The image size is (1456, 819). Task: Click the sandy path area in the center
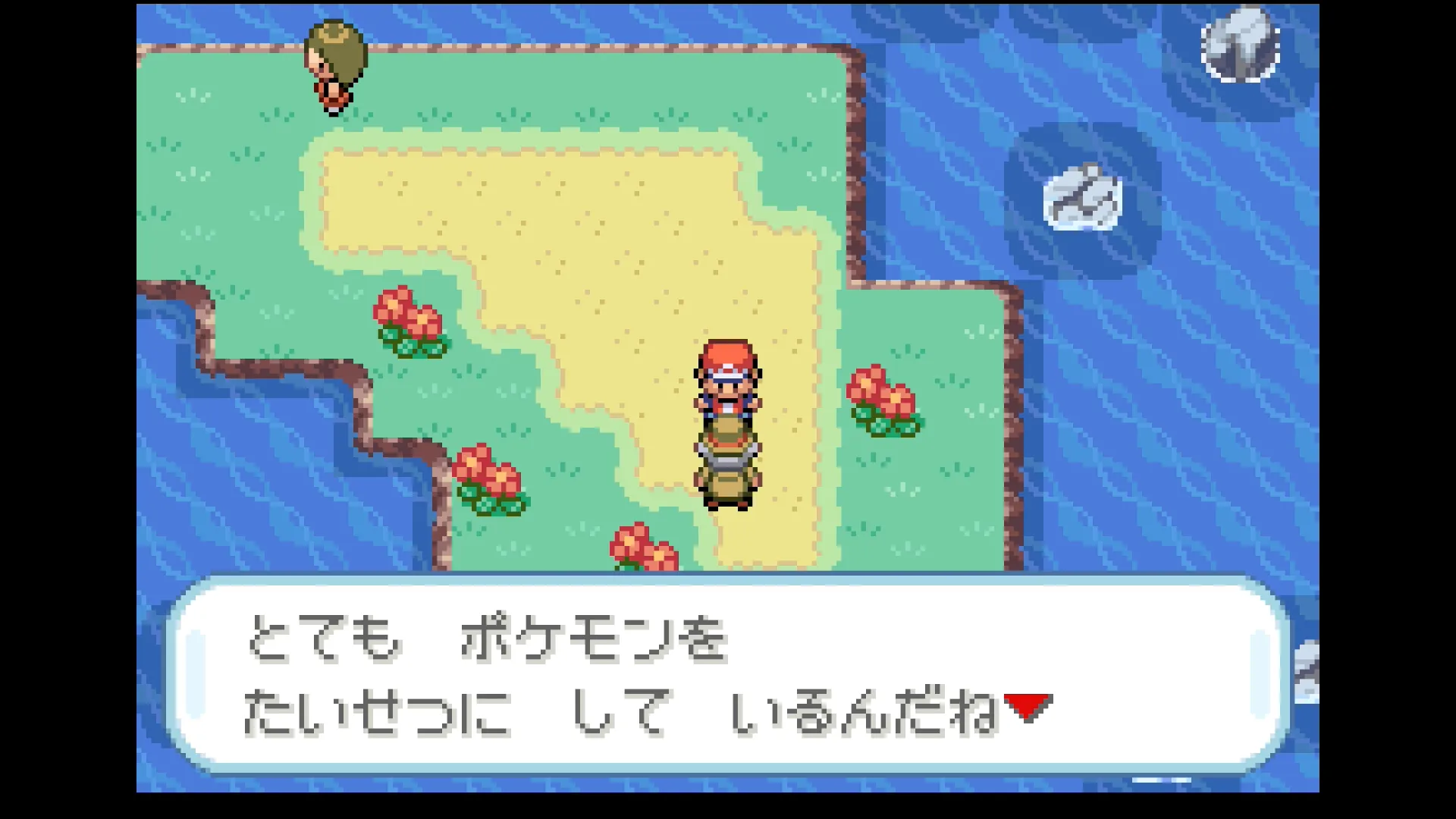(x=607, y=227)
